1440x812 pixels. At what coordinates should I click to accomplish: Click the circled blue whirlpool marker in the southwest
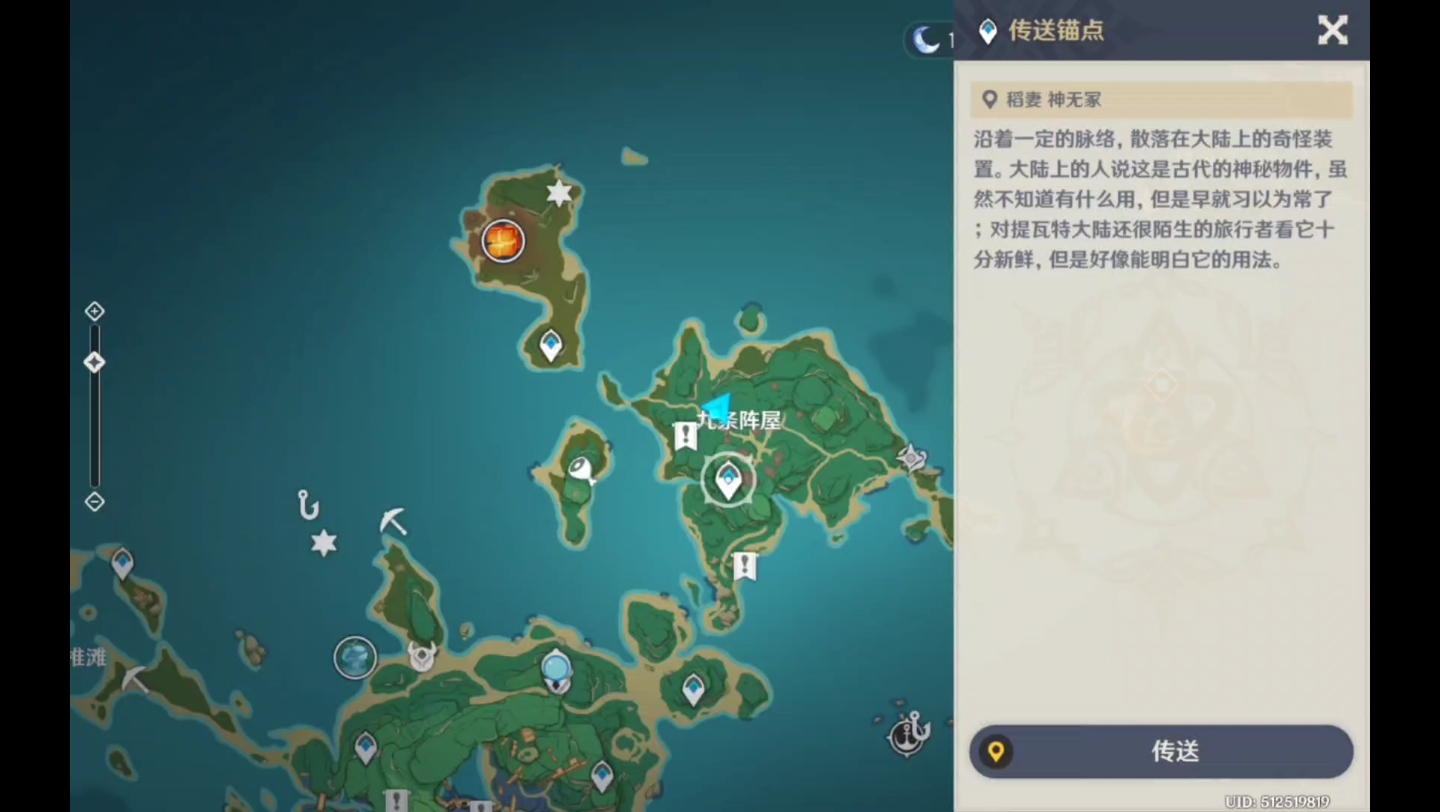355,657
